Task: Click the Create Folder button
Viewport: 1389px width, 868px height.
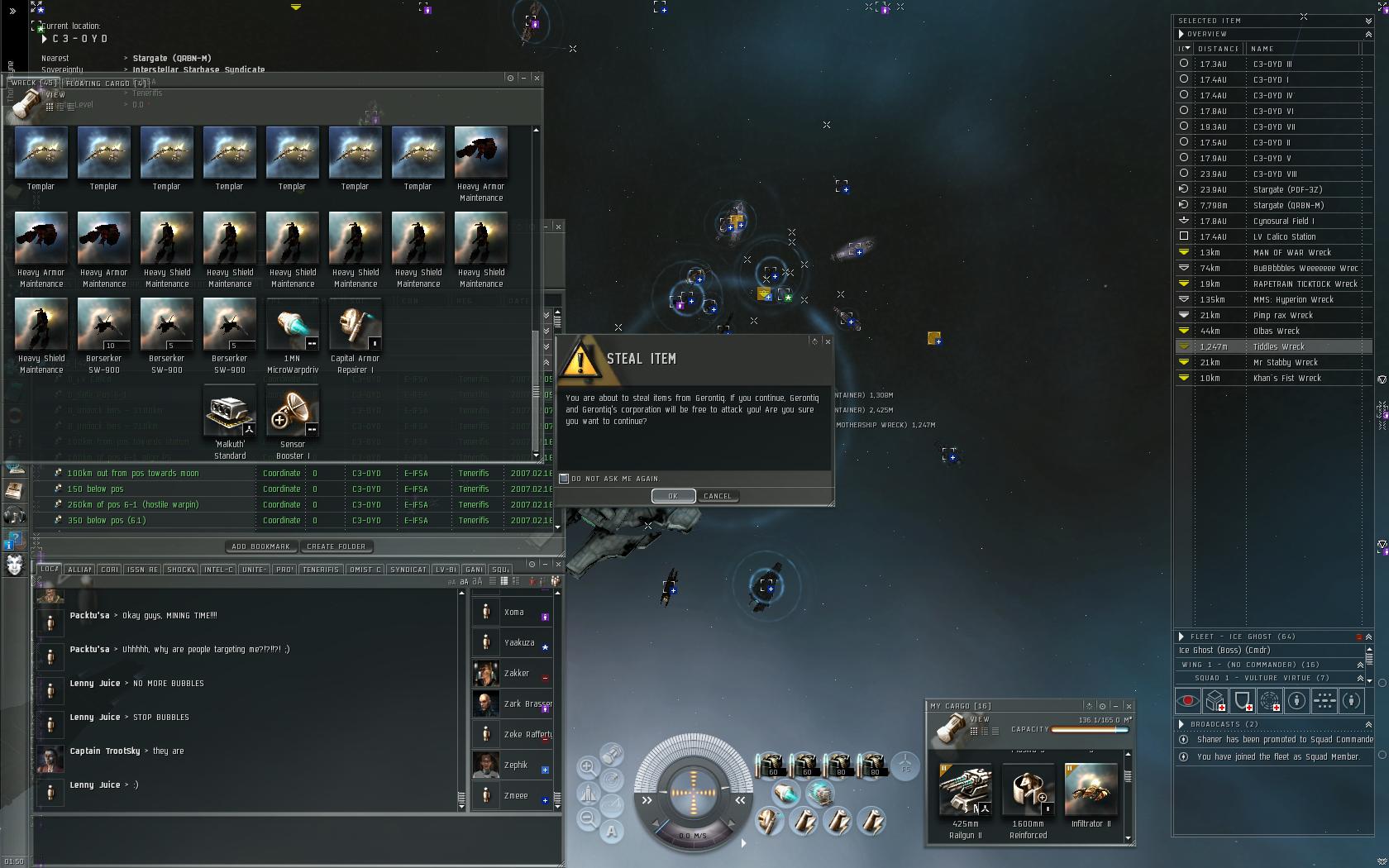Action: pyautogui.click(x=336, y=546)
